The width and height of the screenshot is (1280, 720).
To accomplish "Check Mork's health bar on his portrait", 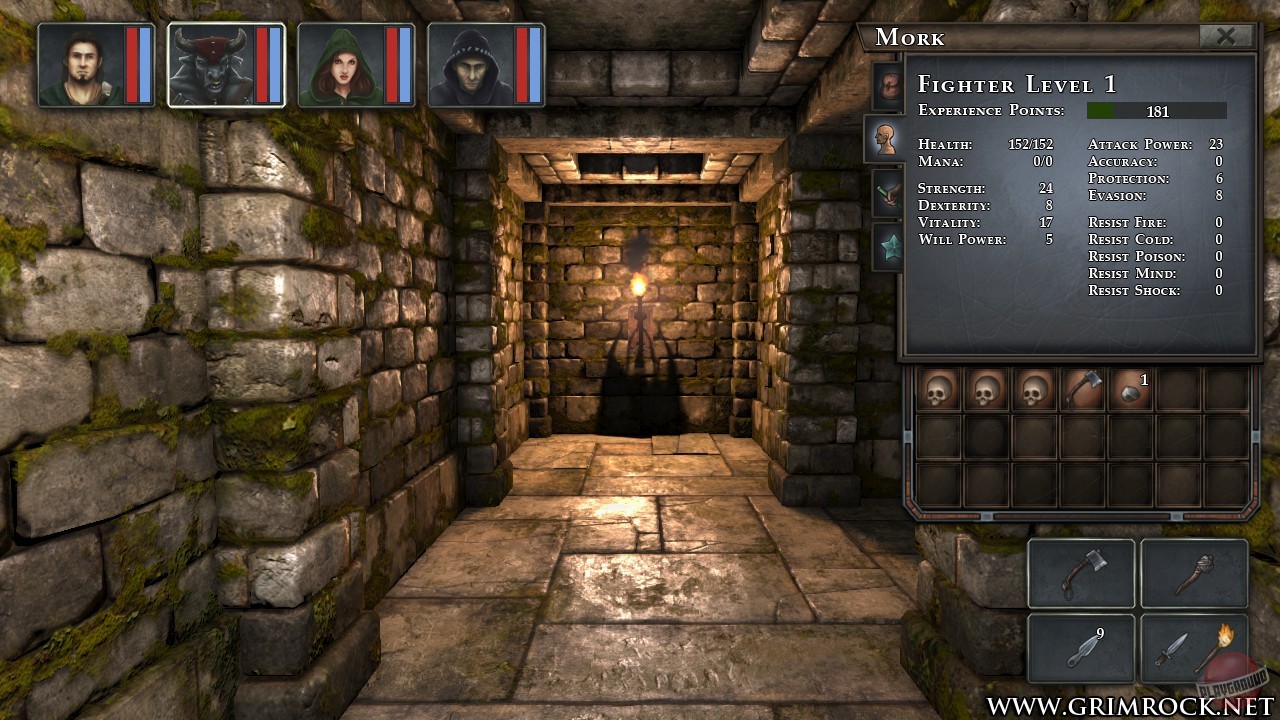I will 264,63.
